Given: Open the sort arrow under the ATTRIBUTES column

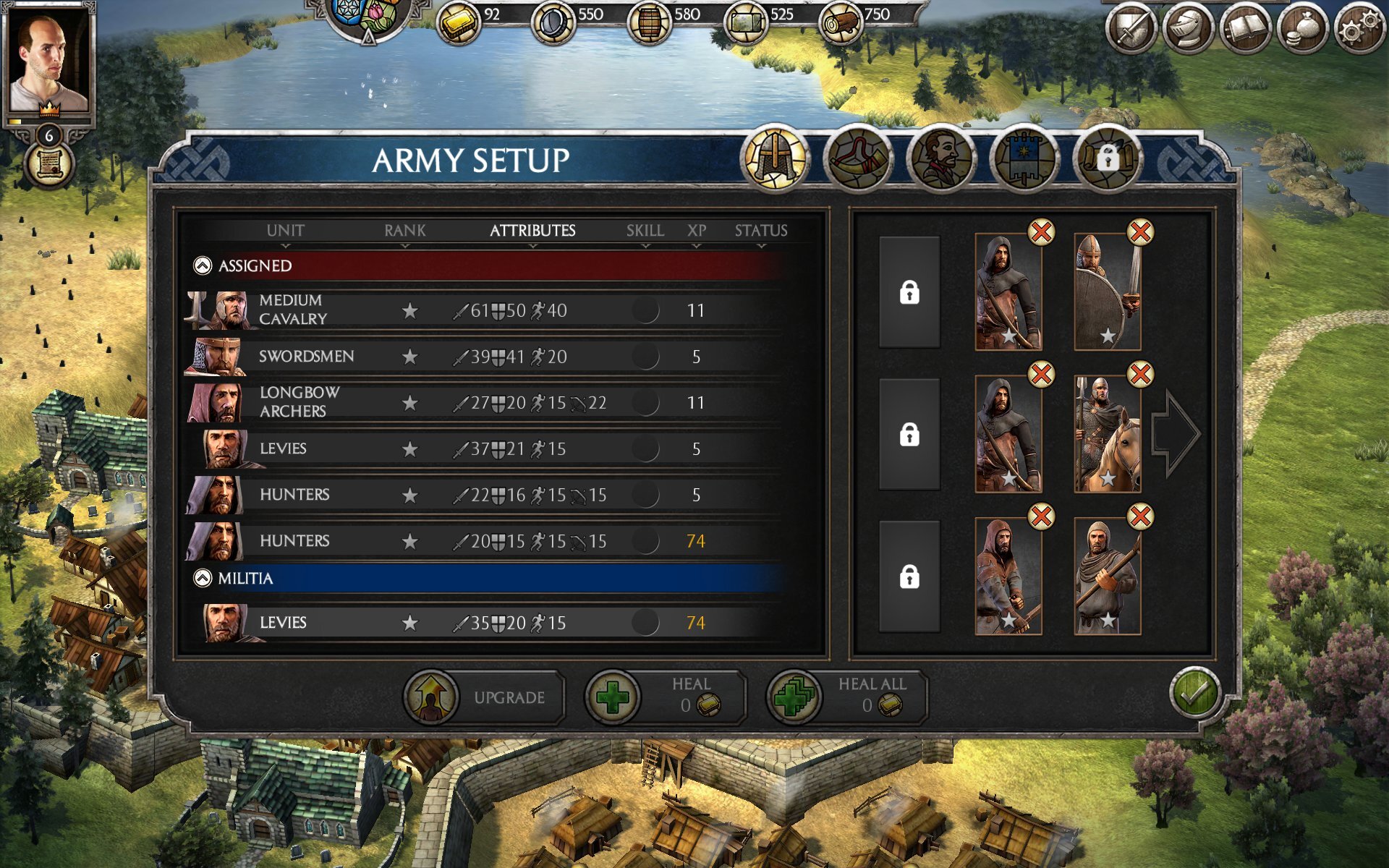Looking at the screenshot, I should coord(532,245).
